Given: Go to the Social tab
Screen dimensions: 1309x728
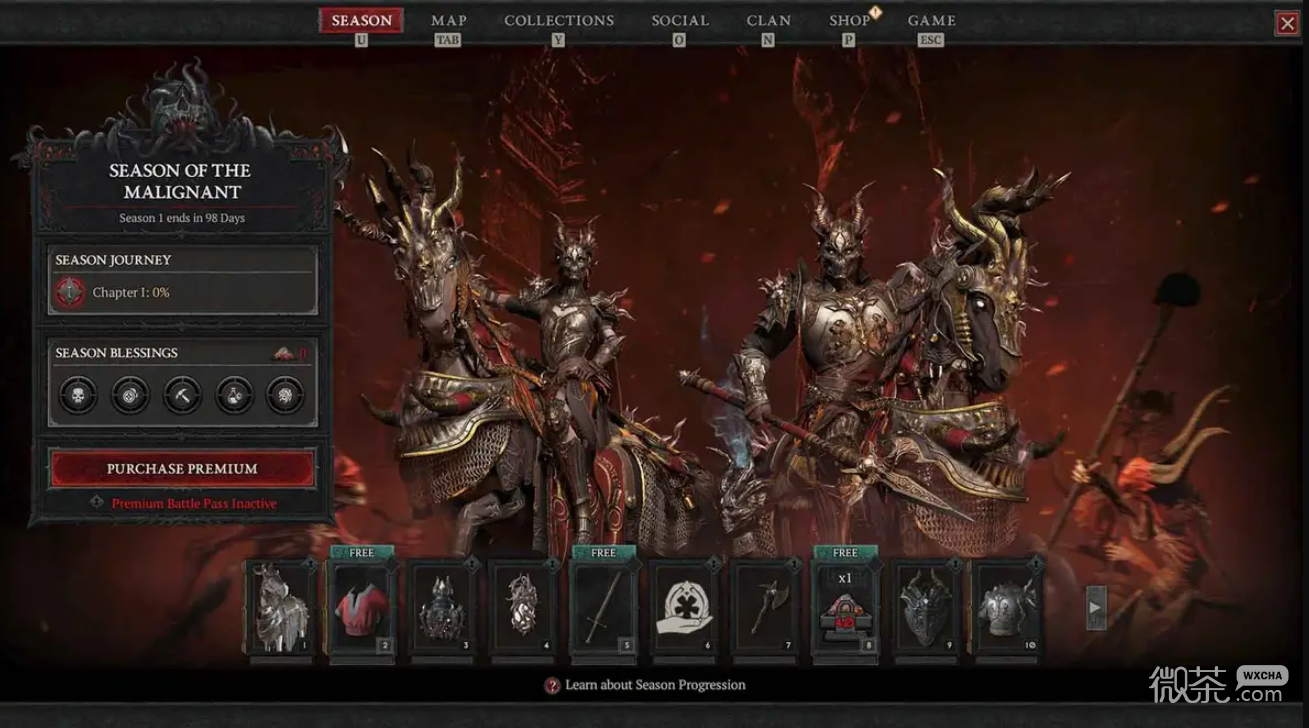Looking at the screenshot, I should click(679, 21).
